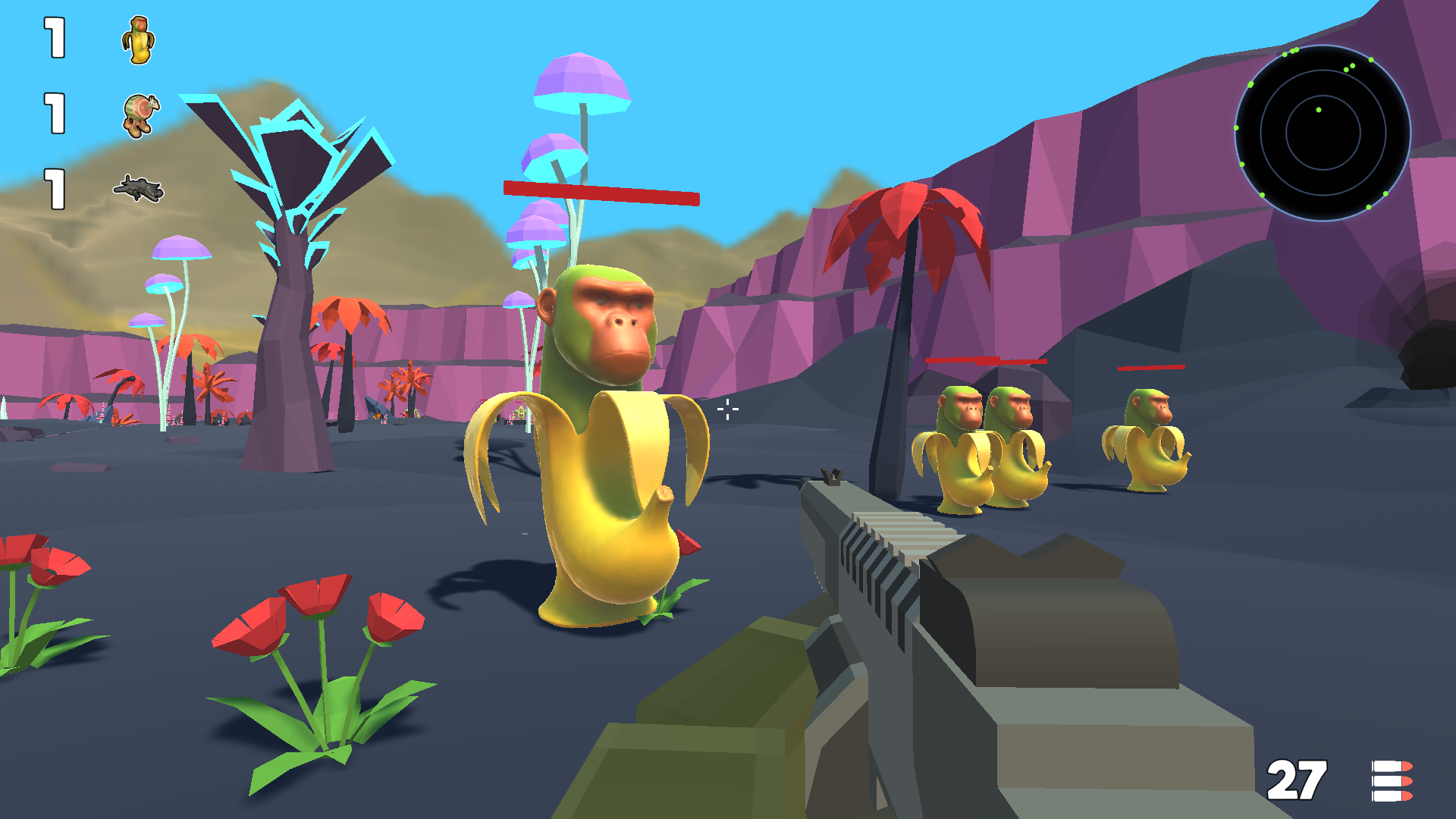The width and height of the screenshot is (1456, 819).
Task: Click the watermelon sheep enemy icon
Action: coord(139,114)
